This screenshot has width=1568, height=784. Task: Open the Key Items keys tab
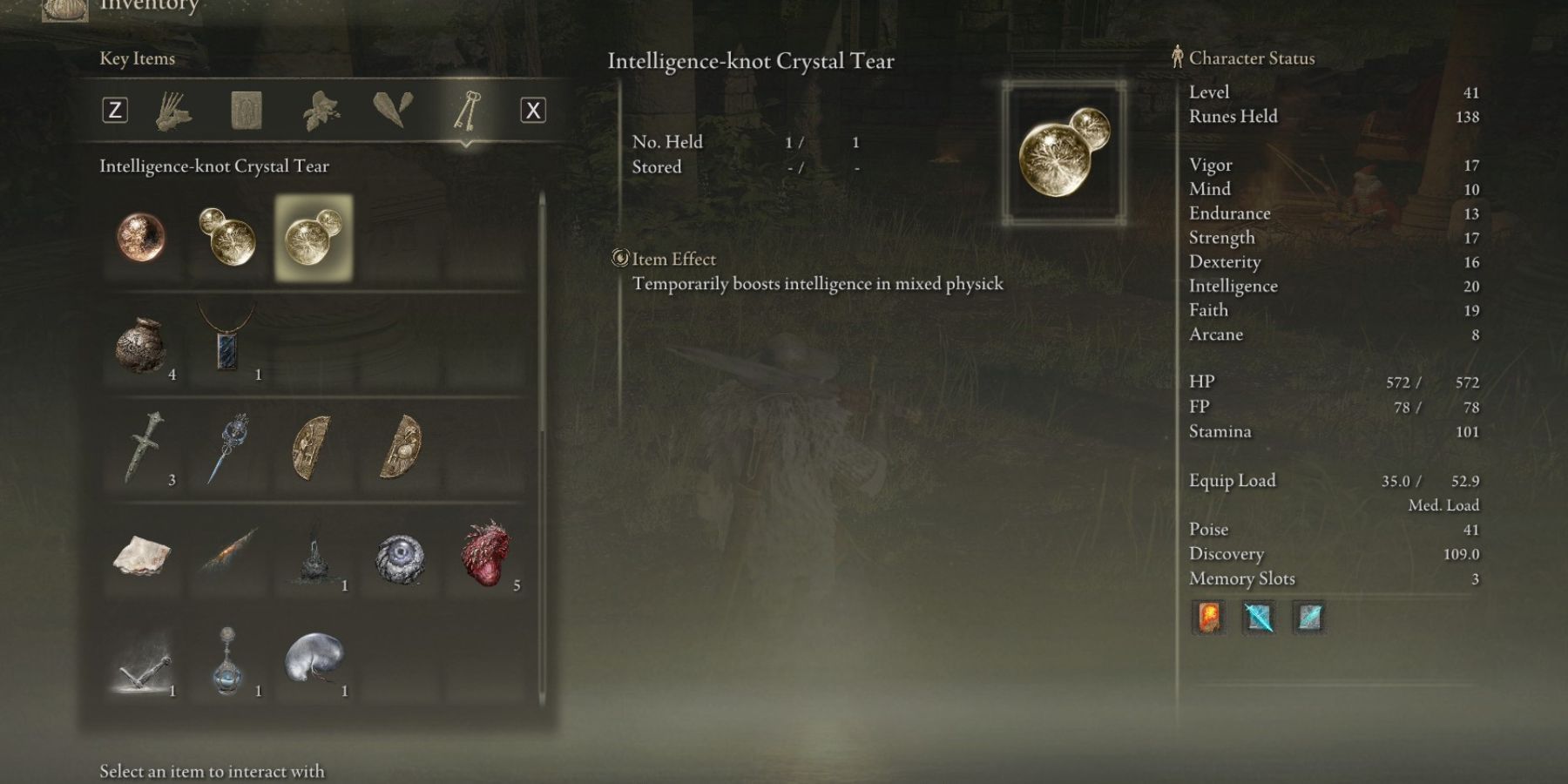pyautogui.click(x=466, y=111)
